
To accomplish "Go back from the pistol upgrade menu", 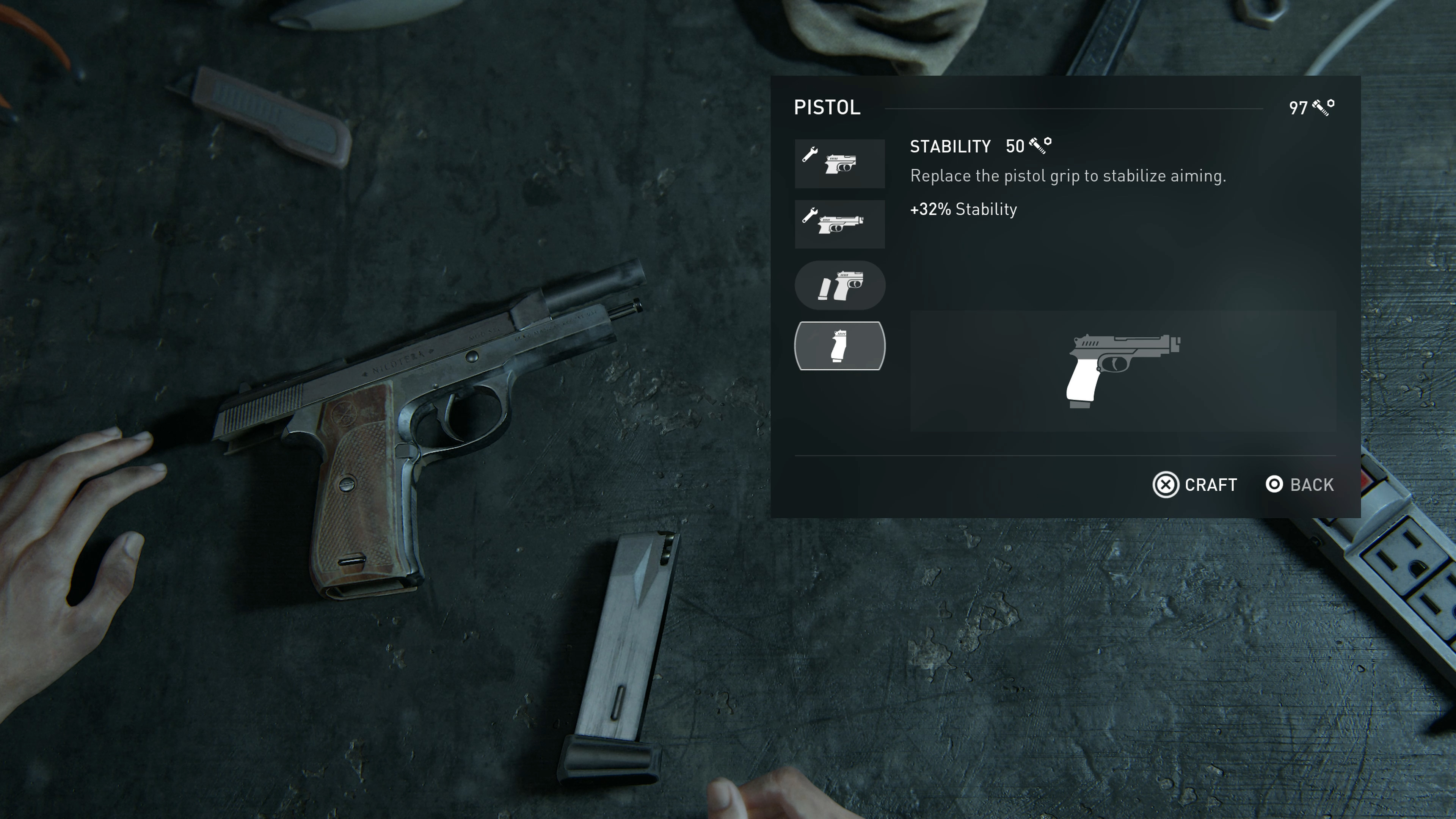I will 1299,485.
